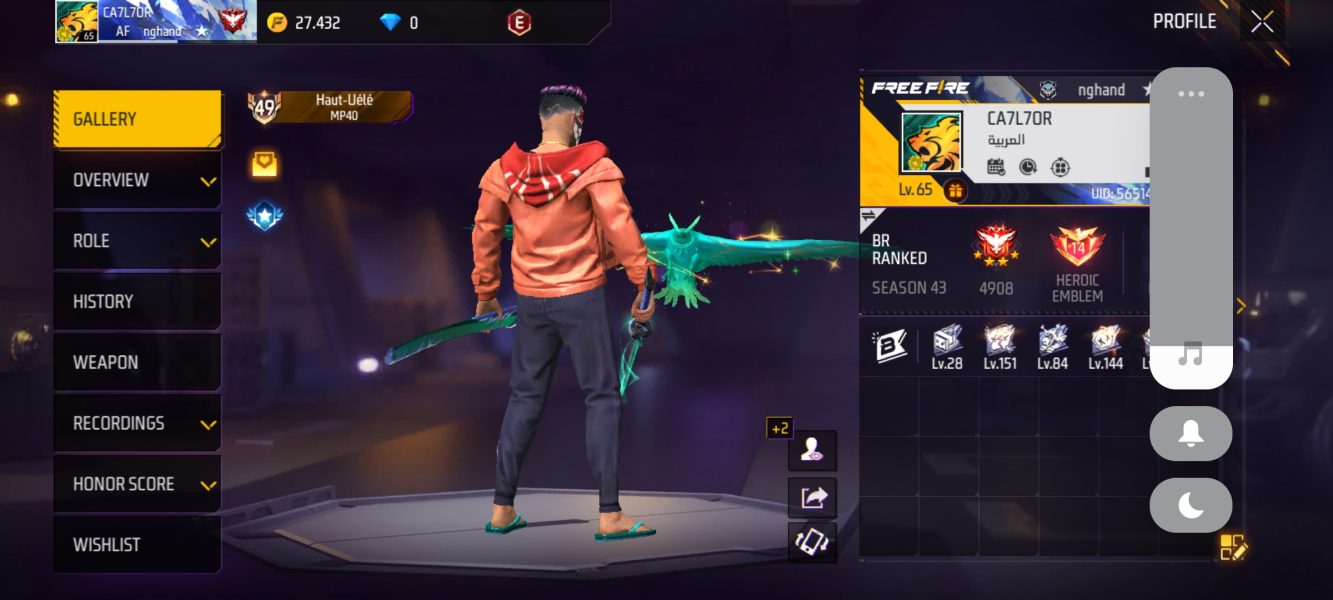The image size is (1333, 600).
Task: Click the yellow heart envelope icon
Action: (264, 165)
